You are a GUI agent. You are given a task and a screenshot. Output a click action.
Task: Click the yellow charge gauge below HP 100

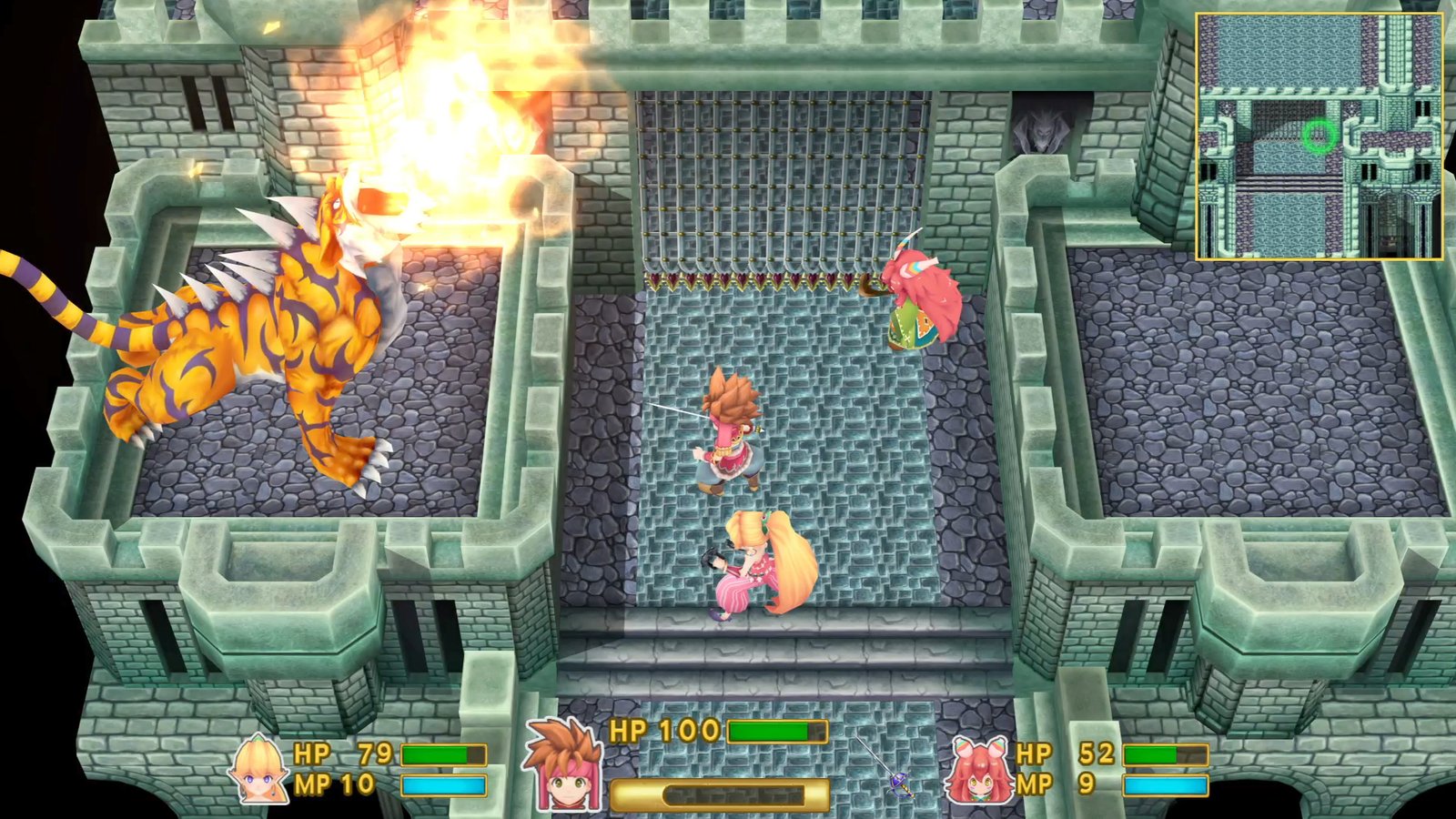click(710, 788)
